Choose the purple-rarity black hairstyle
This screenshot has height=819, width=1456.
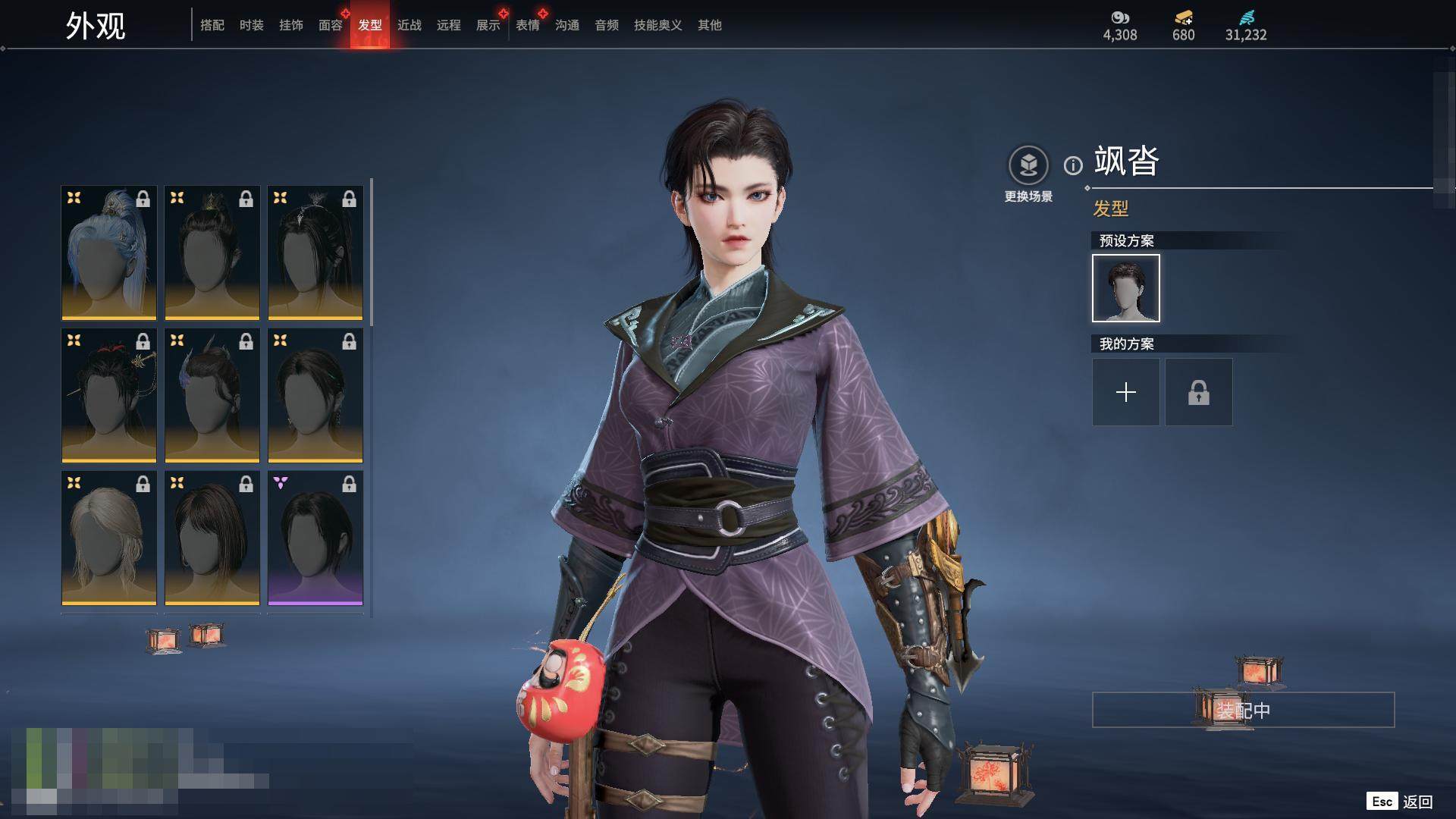coord(315,538)
